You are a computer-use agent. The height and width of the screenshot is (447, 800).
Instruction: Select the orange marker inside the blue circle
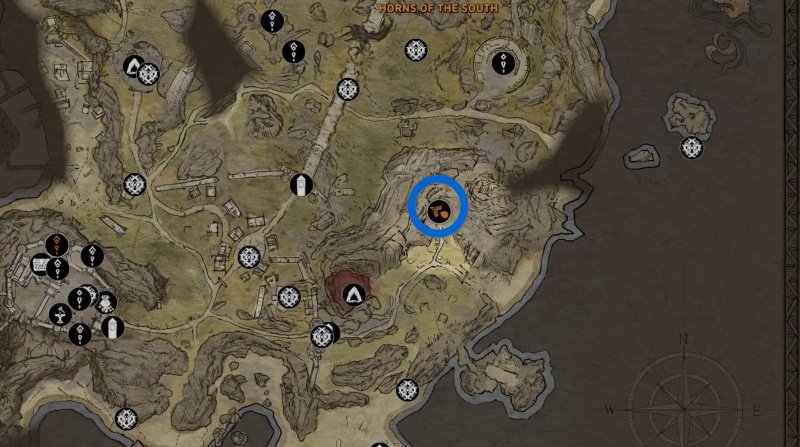coord(438,210)
